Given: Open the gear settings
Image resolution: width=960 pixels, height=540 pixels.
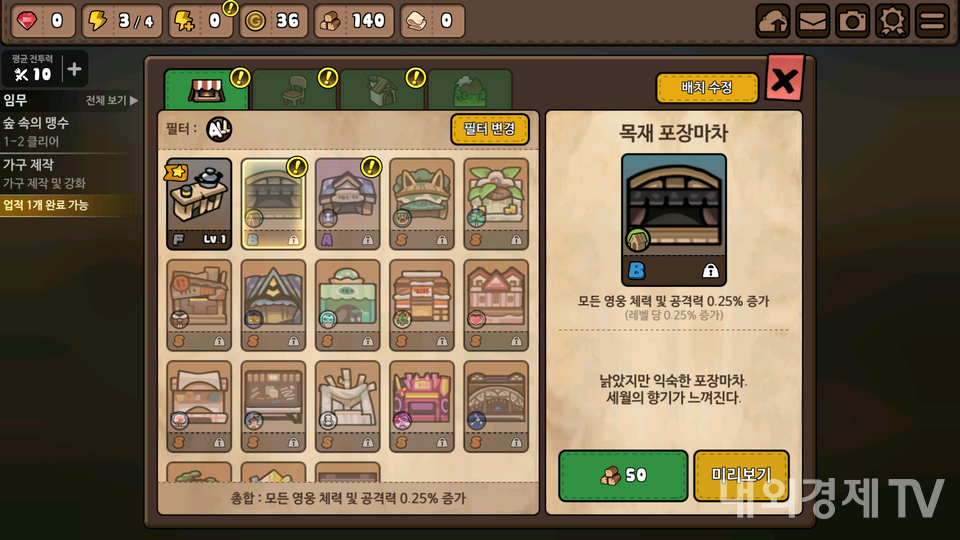Looking at the screenshot, I should 892,21.
